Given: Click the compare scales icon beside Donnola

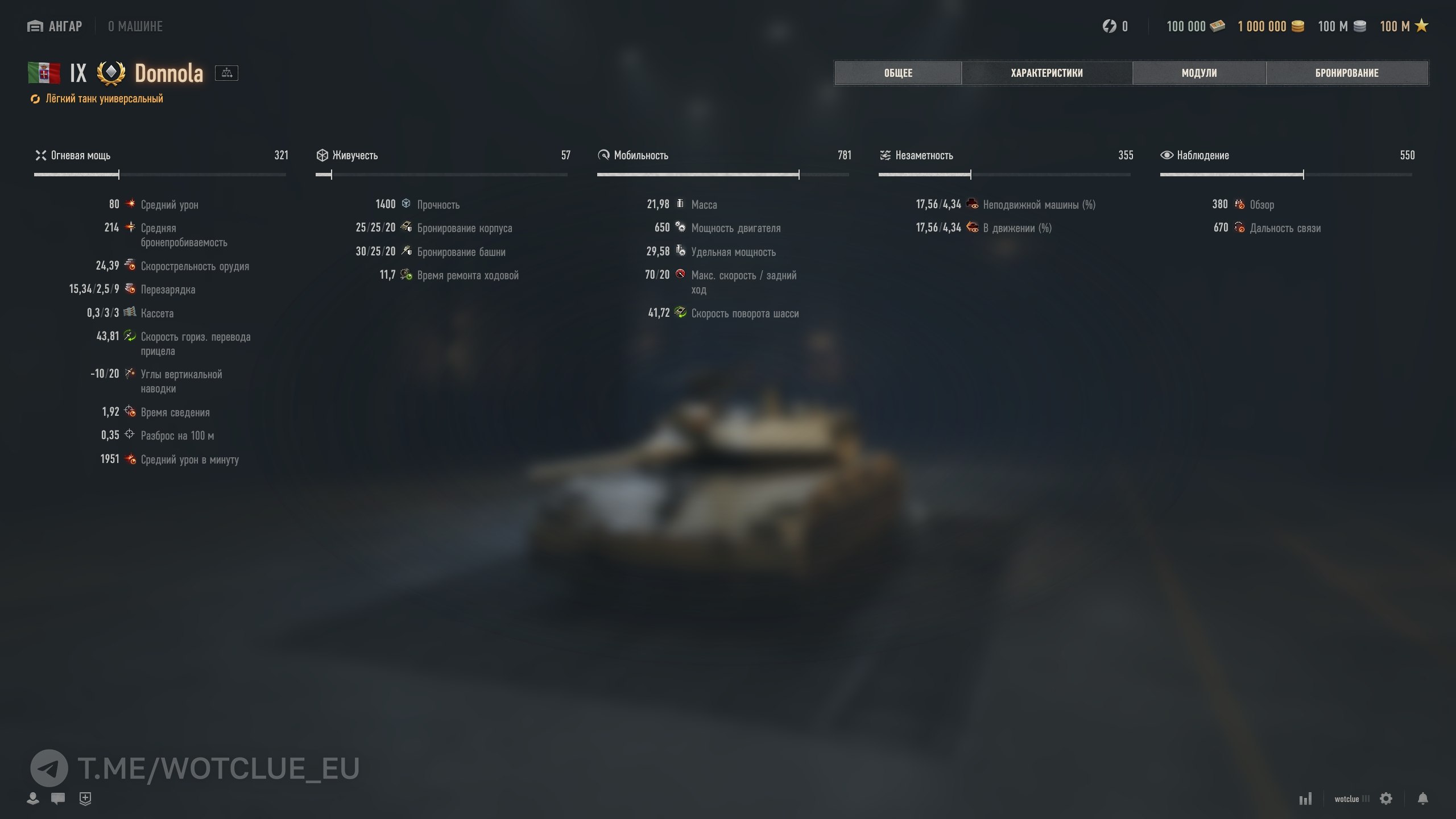Looking at the screenshot, I should (x=226, y=73).
